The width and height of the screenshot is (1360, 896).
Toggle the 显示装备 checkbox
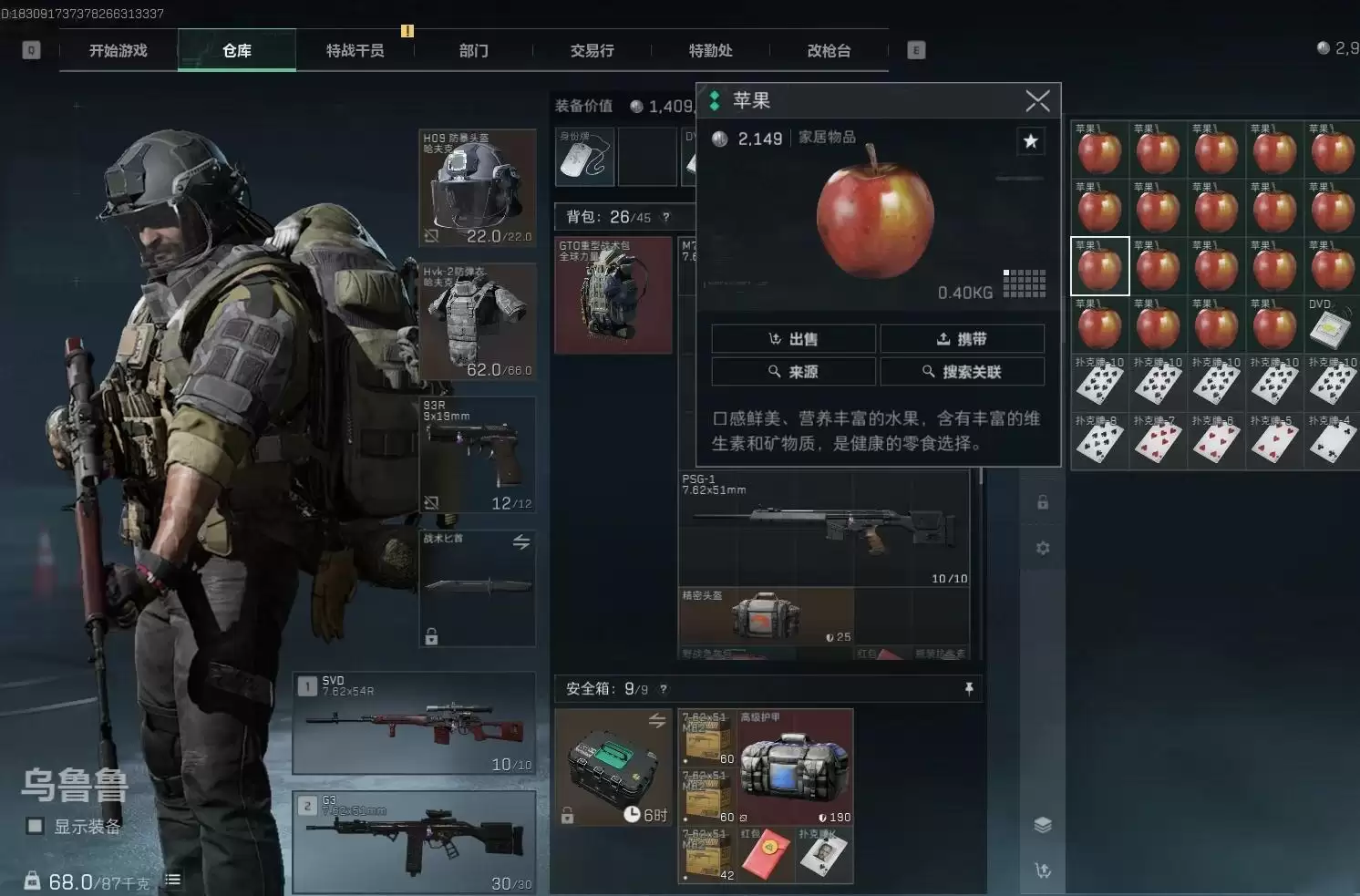click(34, 826)
